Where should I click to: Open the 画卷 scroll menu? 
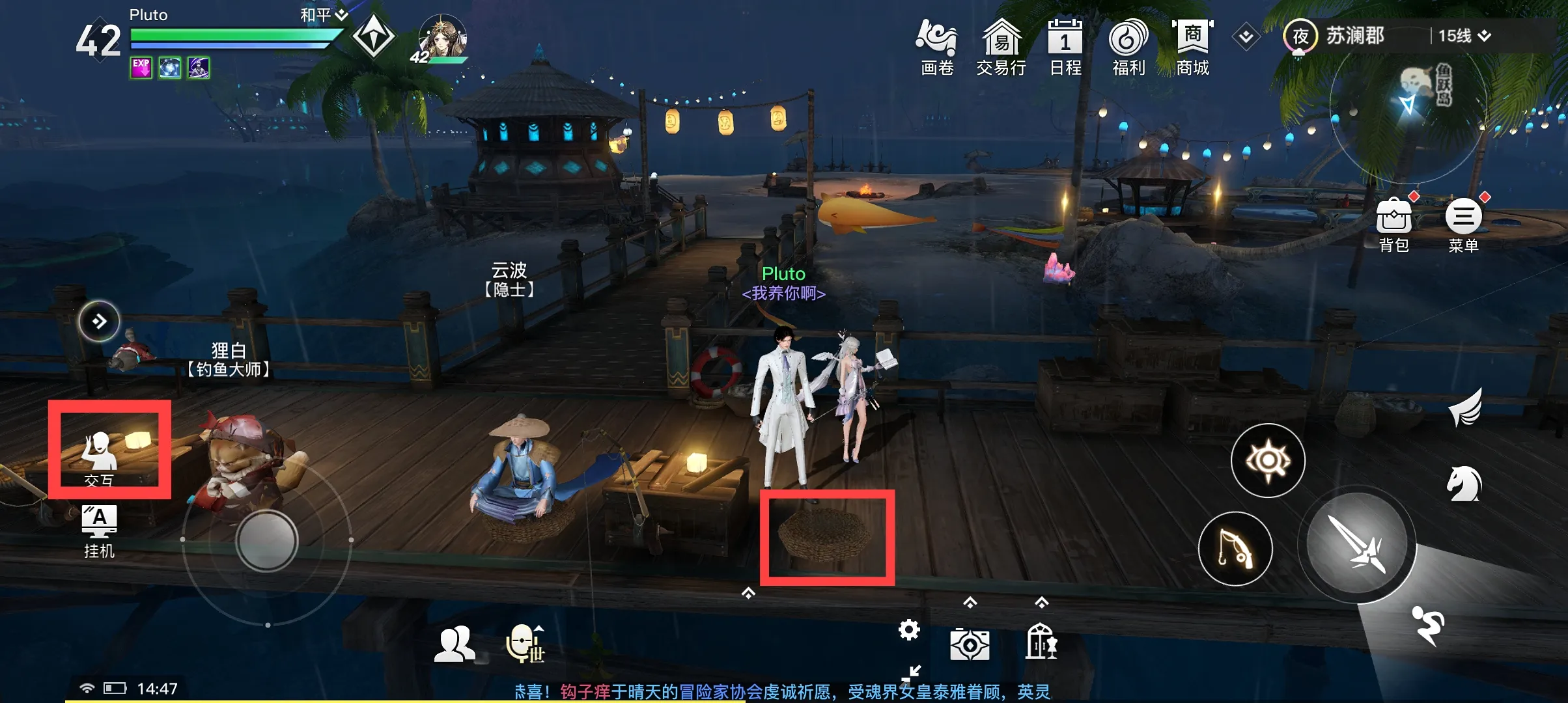[x=936, y=47]
